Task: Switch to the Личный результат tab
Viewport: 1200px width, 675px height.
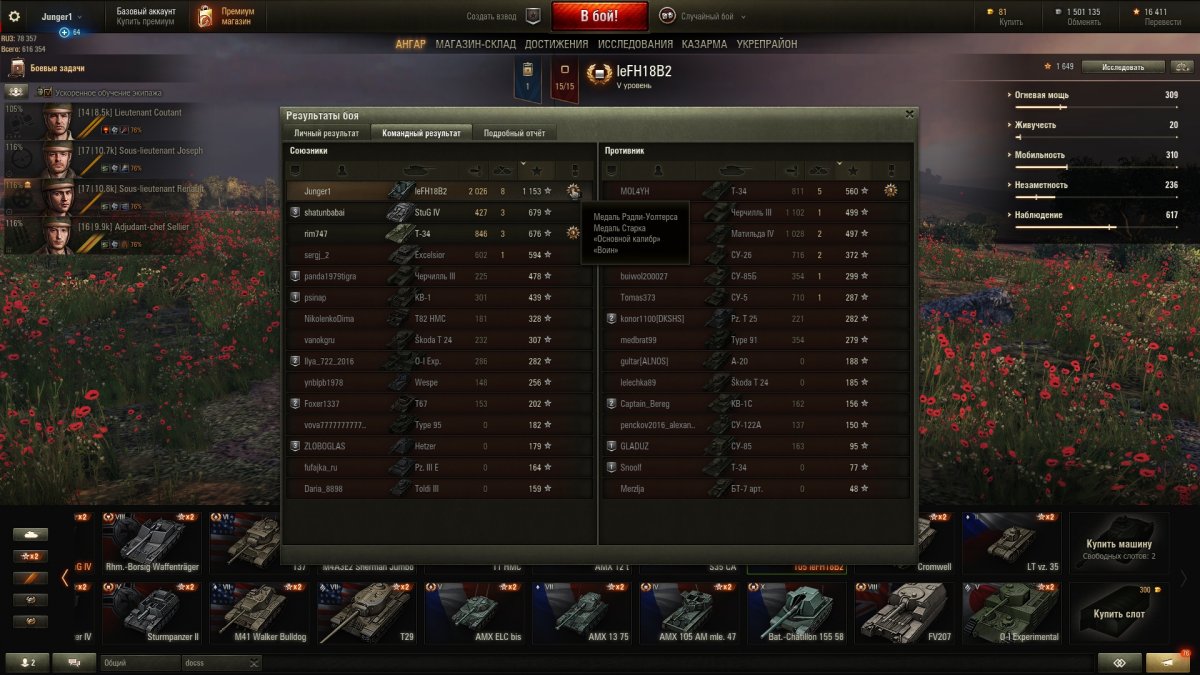Action: coord(326,133)
